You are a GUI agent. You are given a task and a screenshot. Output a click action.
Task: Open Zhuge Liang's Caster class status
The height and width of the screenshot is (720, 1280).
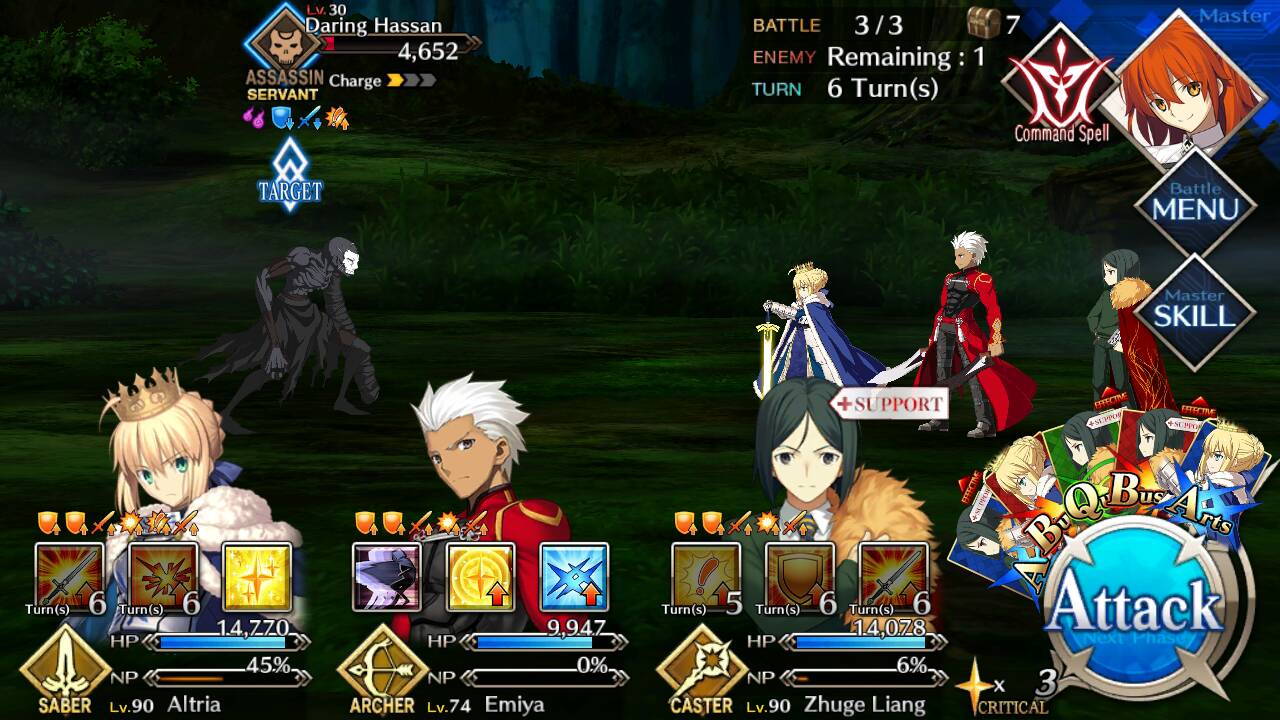(x=701, y=670)
